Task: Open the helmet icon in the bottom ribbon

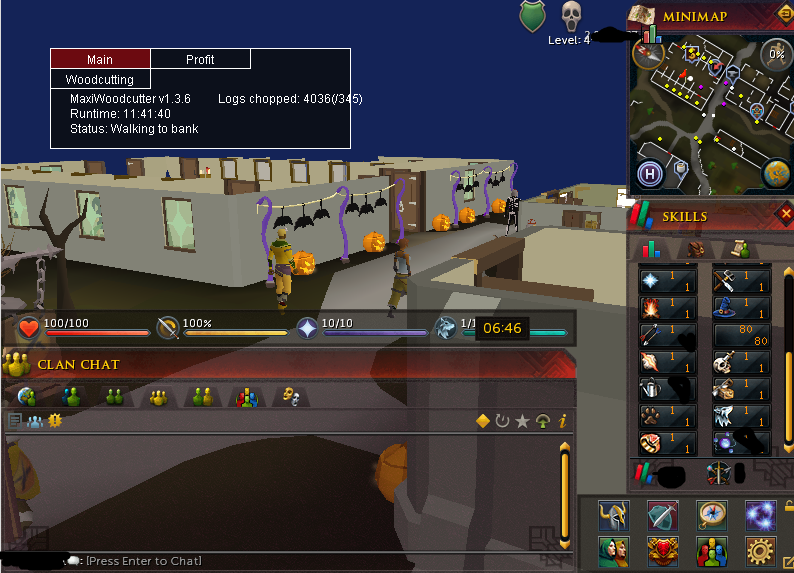Action: pyautogui.click(x=613, y=515)
